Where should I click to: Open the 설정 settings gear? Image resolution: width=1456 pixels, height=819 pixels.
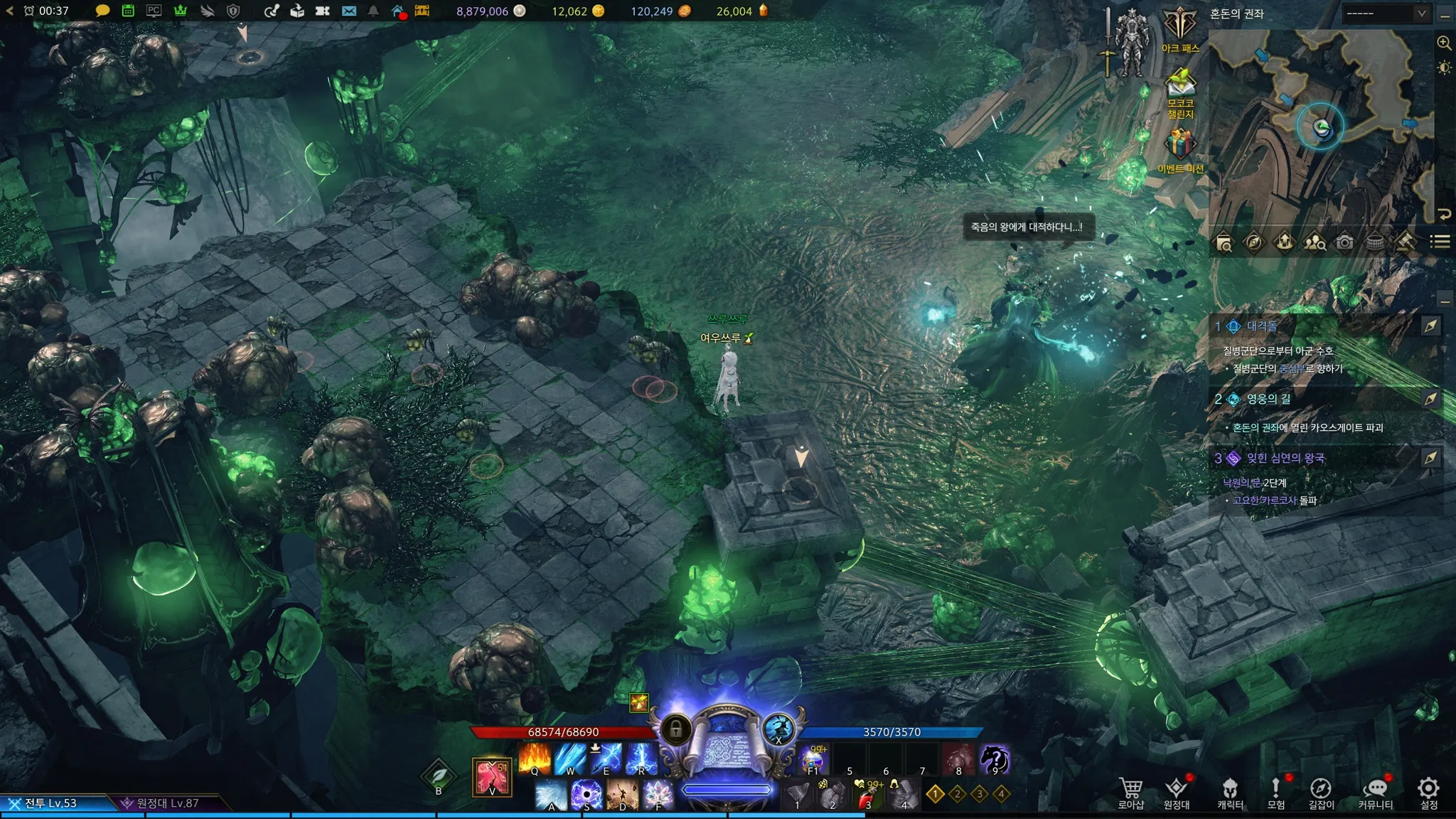[x=1428, y=791]
